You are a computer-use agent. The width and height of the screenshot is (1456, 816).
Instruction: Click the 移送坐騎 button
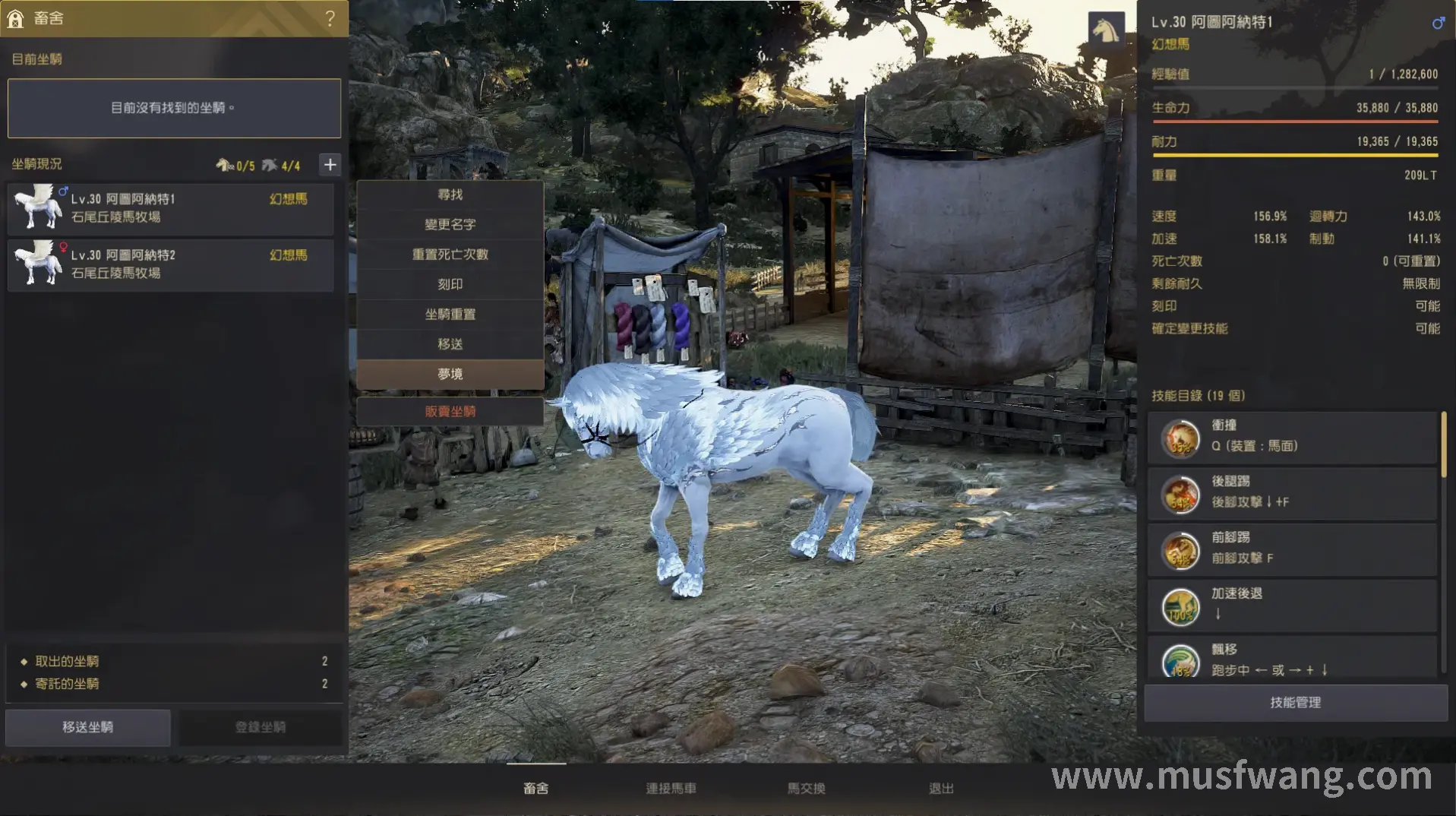click(x=88, y=727)
